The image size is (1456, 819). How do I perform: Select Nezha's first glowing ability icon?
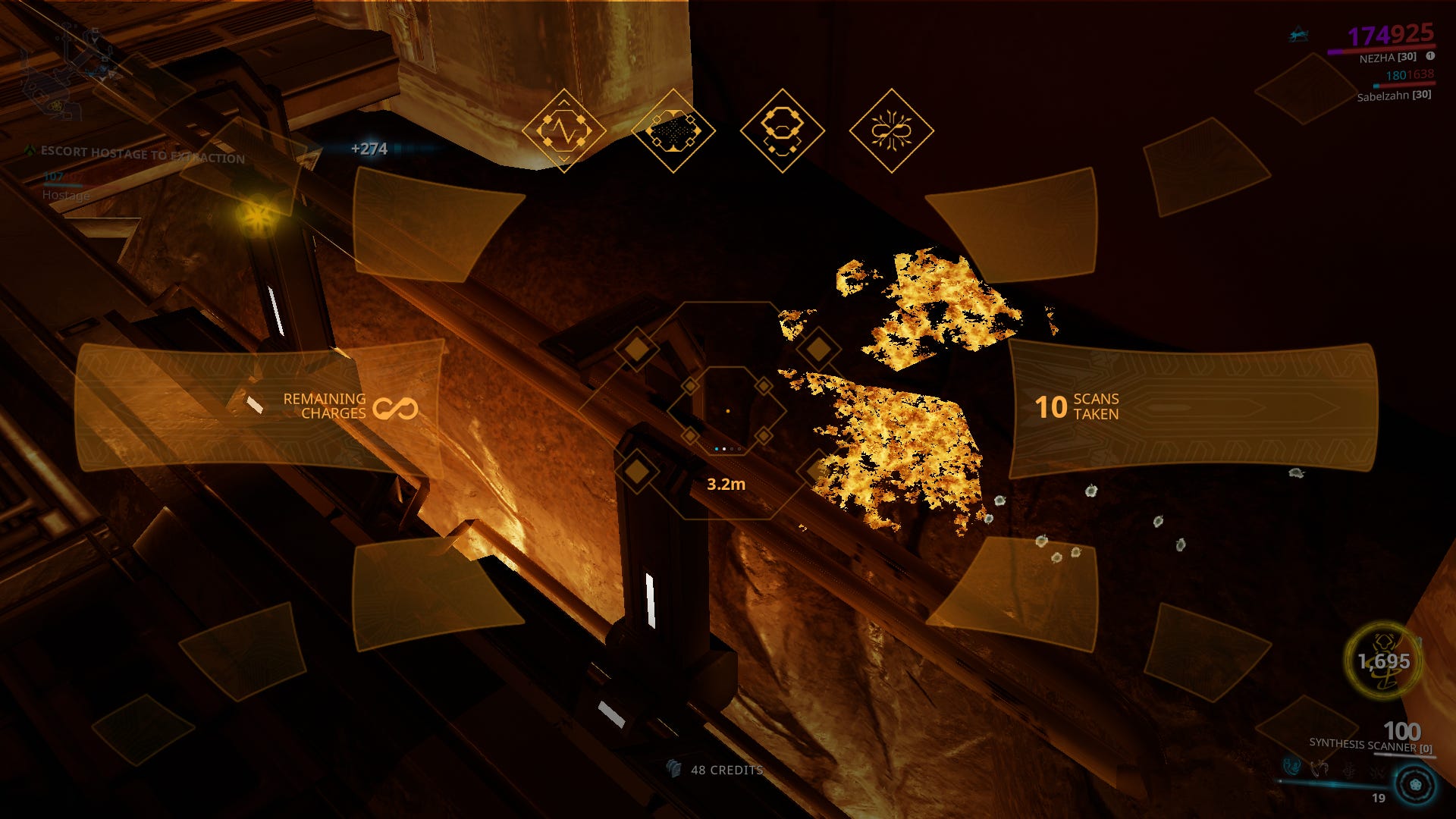[x=1291, y=767]
